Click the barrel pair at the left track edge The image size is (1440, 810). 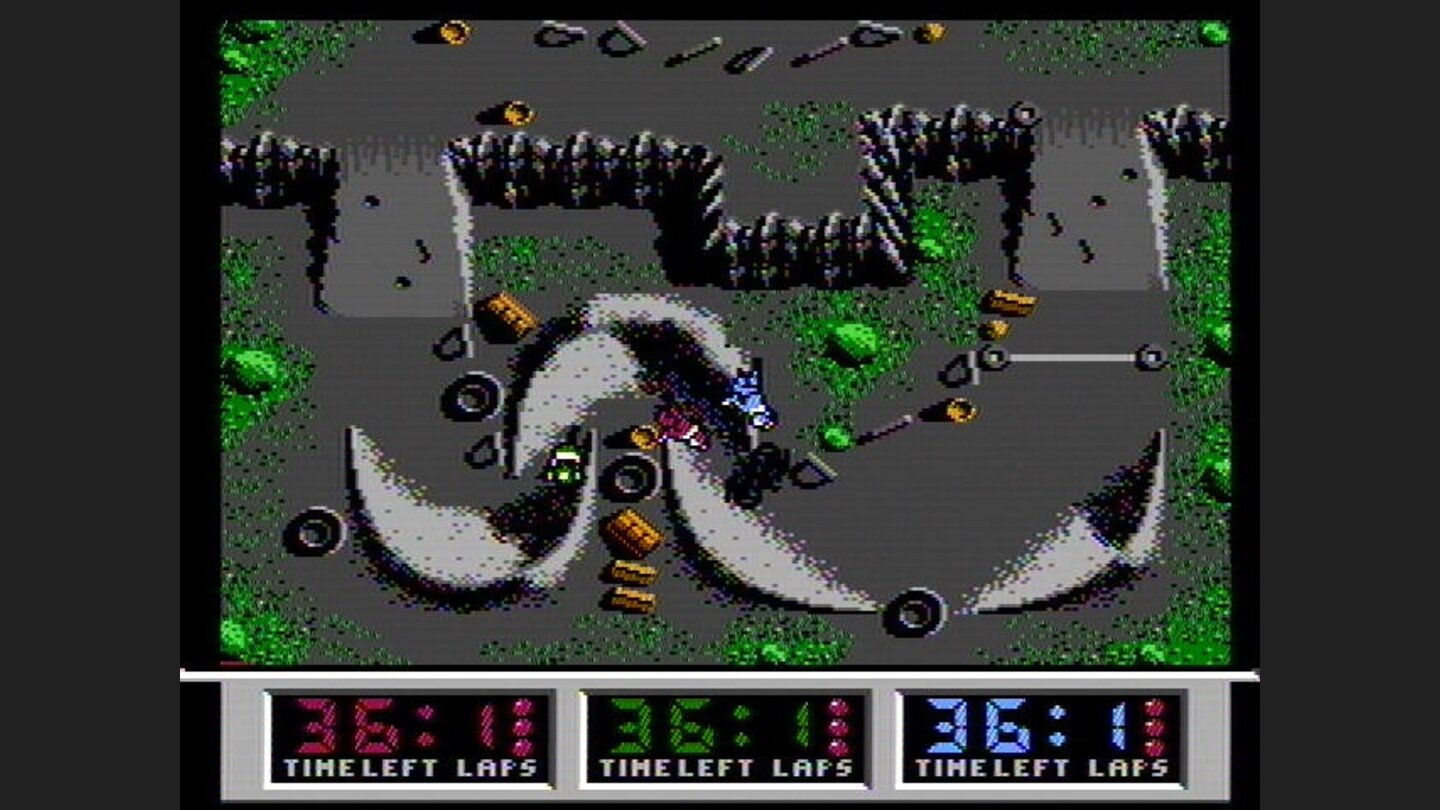point(510,315)
